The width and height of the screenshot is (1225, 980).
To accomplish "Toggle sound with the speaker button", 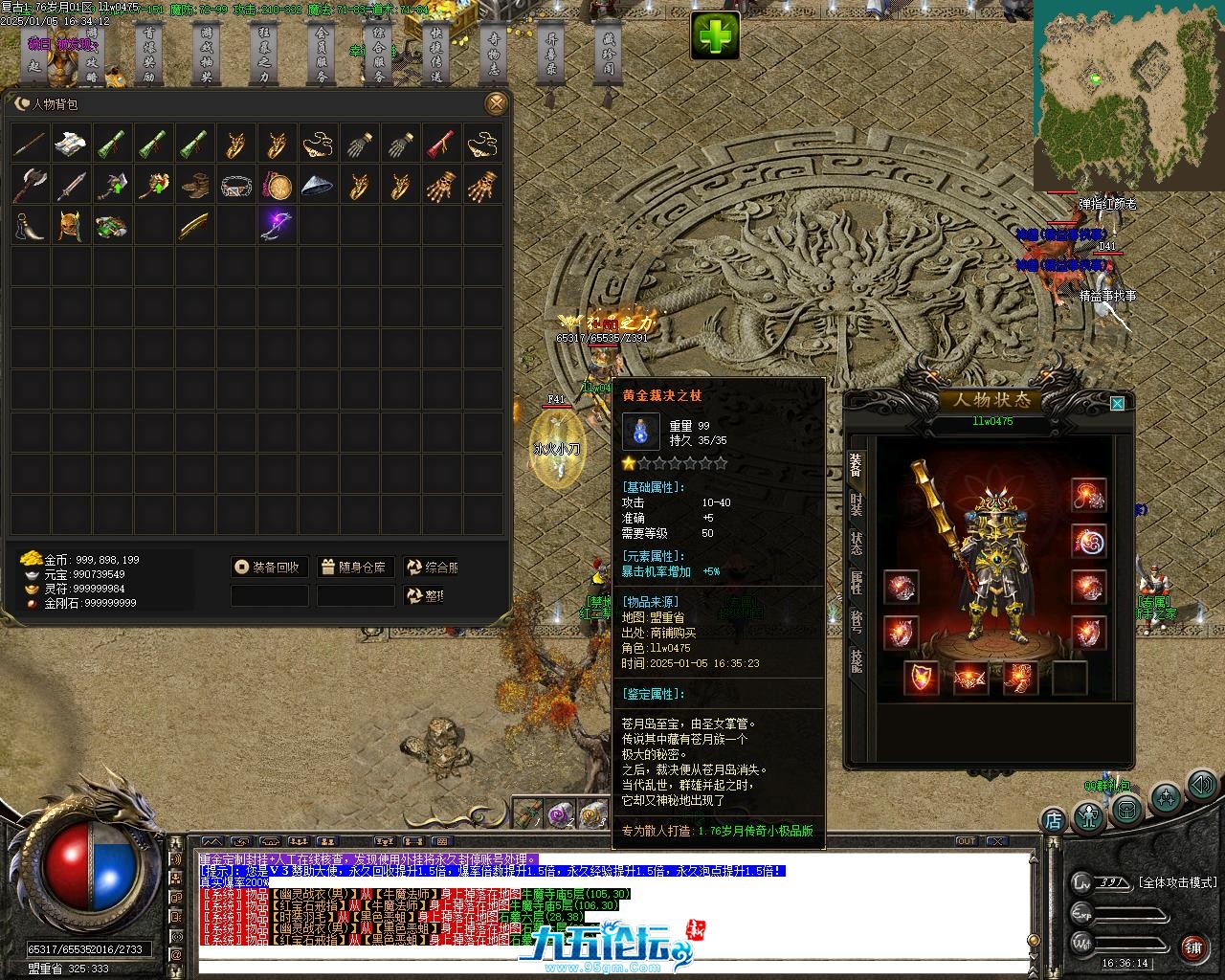I will point(1203,786).
